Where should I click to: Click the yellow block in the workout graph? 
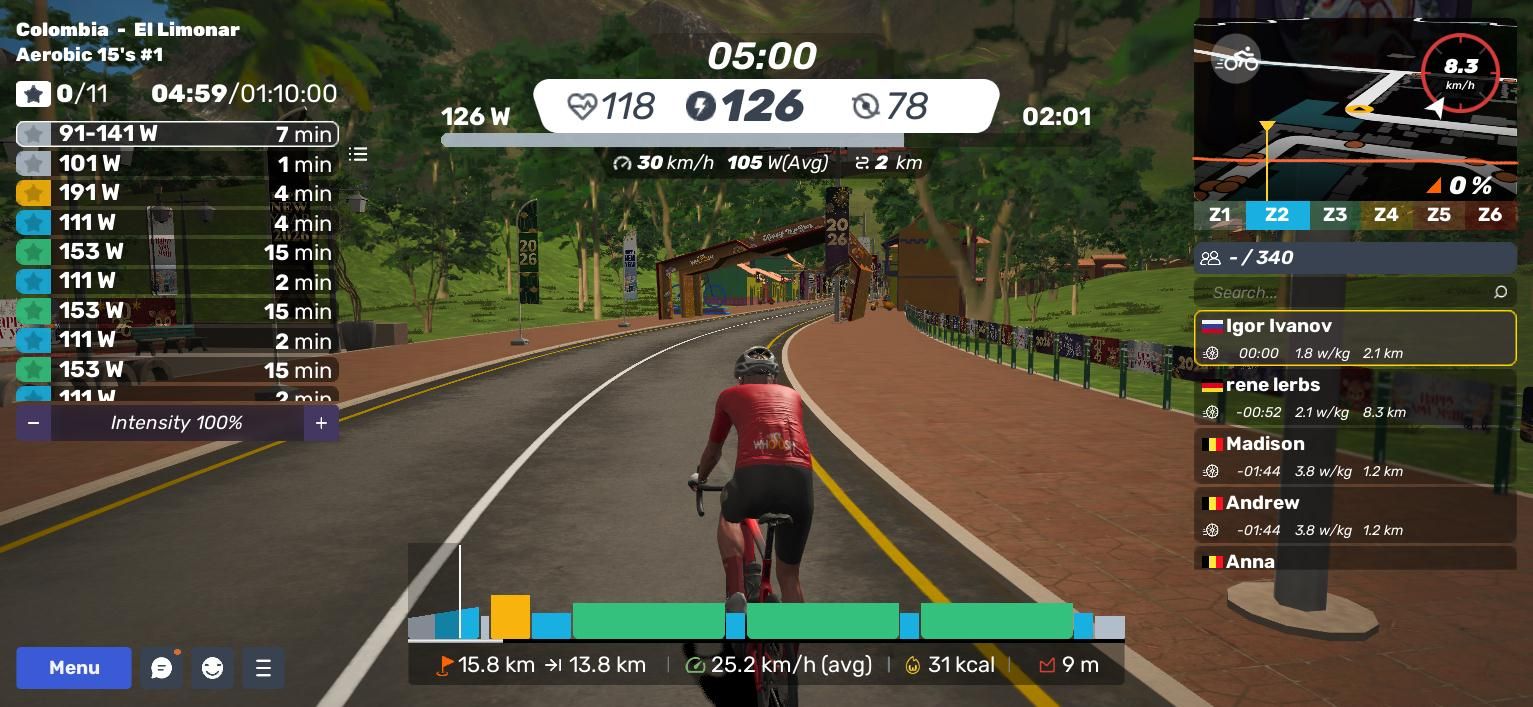click(510, 617)
